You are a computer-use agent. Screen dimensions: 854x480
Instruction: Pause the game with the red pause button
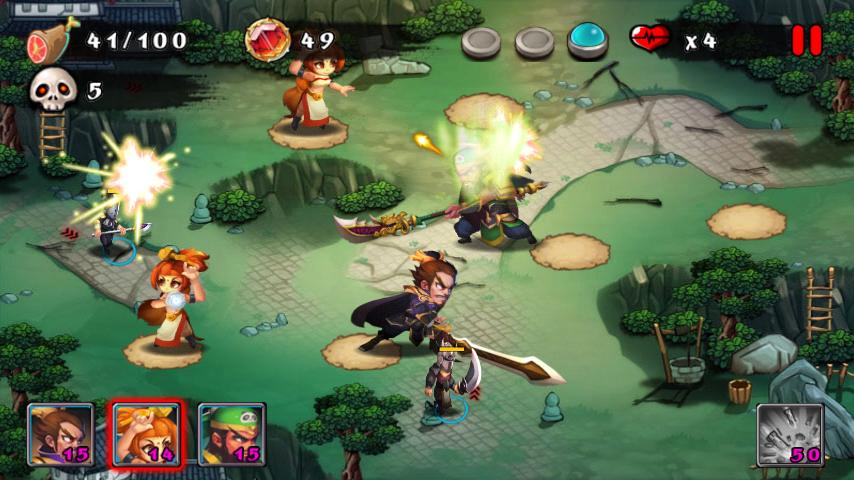coord(806,40)
